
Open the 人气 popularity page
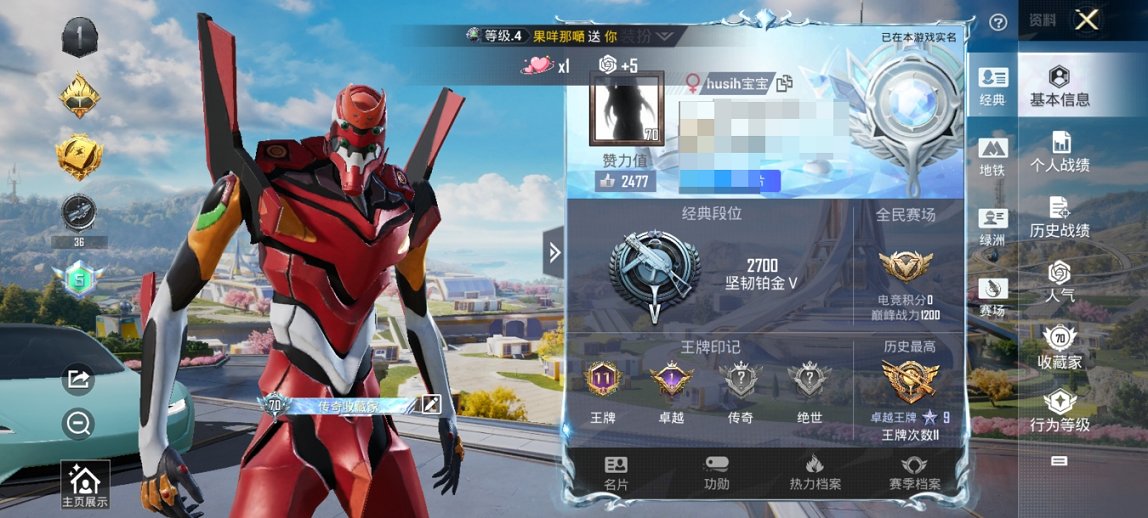pyautogui.click(x=1060, y=282)
